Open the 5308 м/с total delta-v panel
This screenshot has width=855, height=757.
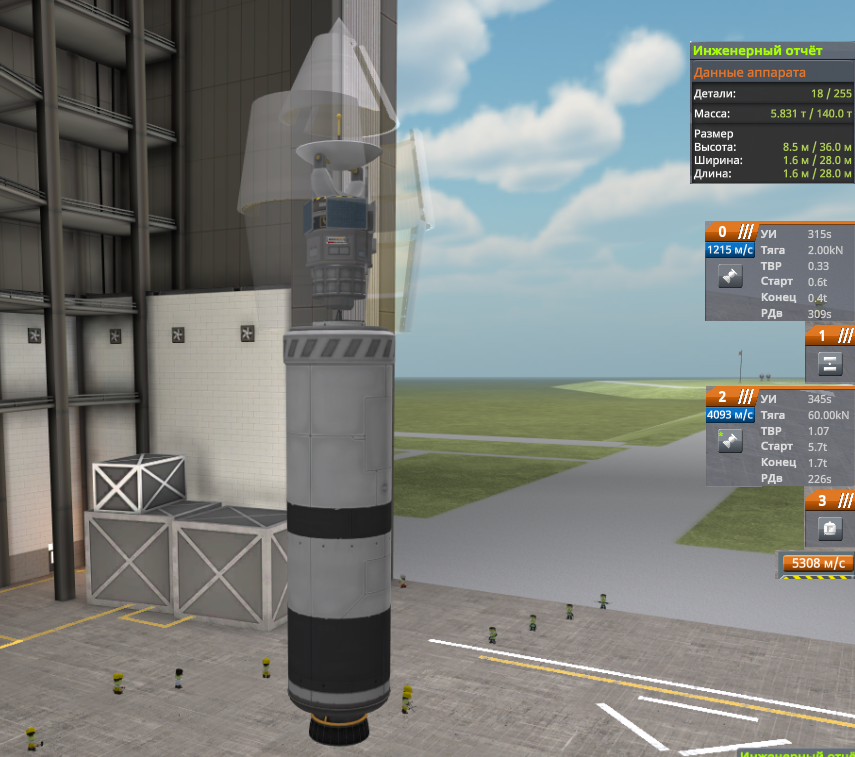pyautogui.click(x=818, y=564)
